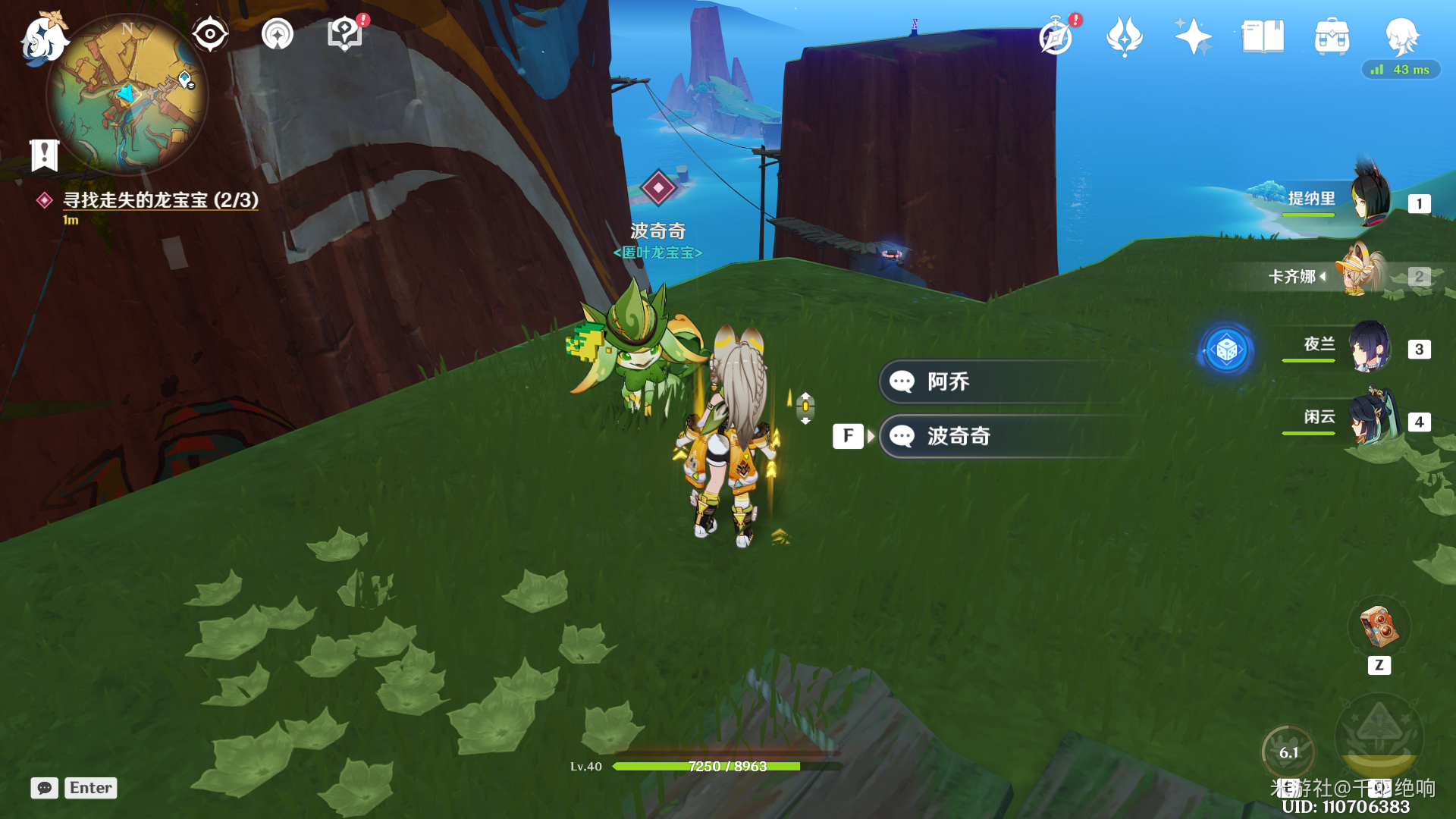This screenshot has height=819, width=1456.
Task: Activate the elemental skill on cooldown
Action: (x=1288, y=752)
